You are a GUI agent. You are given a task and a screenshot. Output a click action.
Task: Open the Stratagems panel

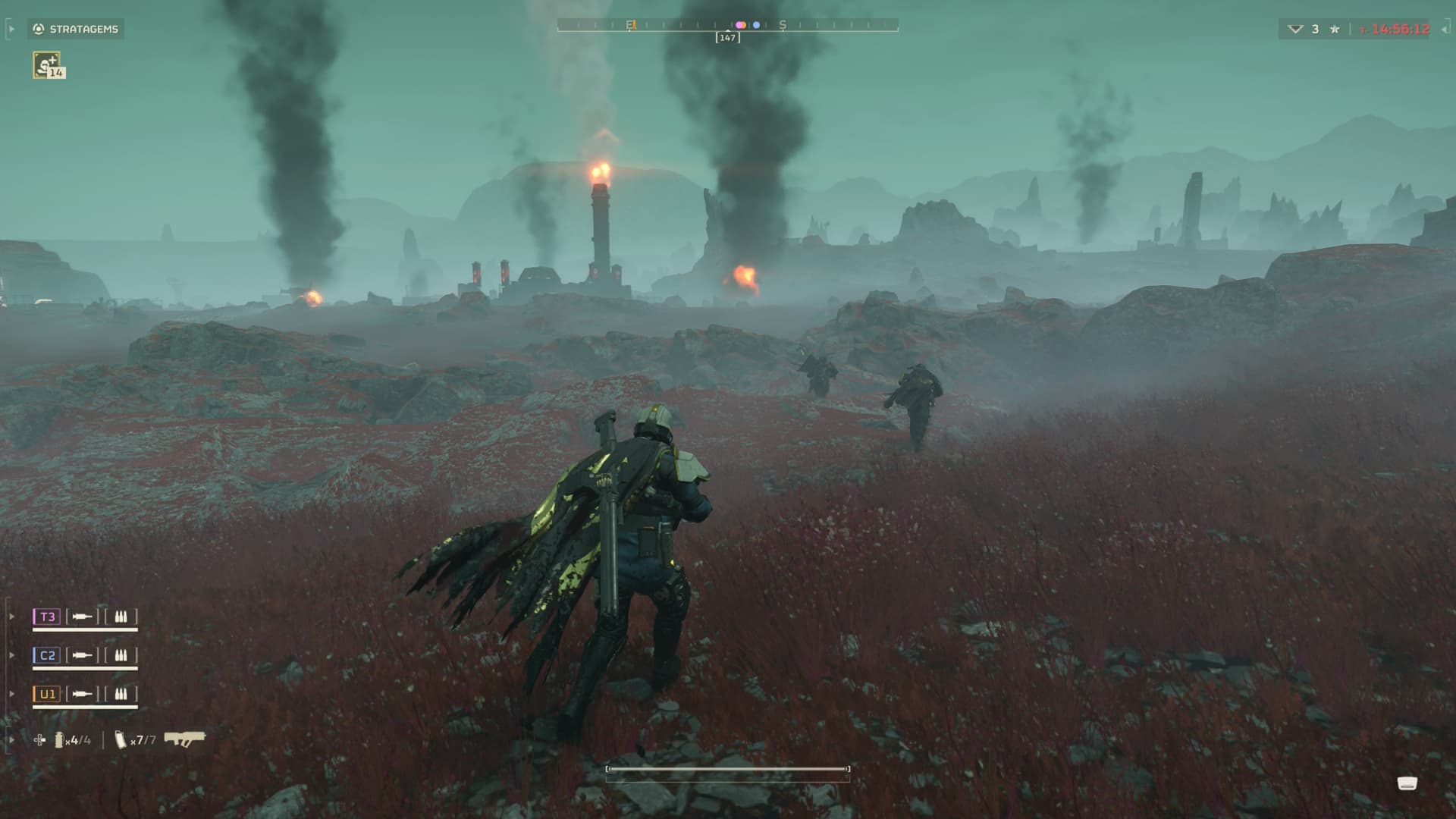coord(76,29)
